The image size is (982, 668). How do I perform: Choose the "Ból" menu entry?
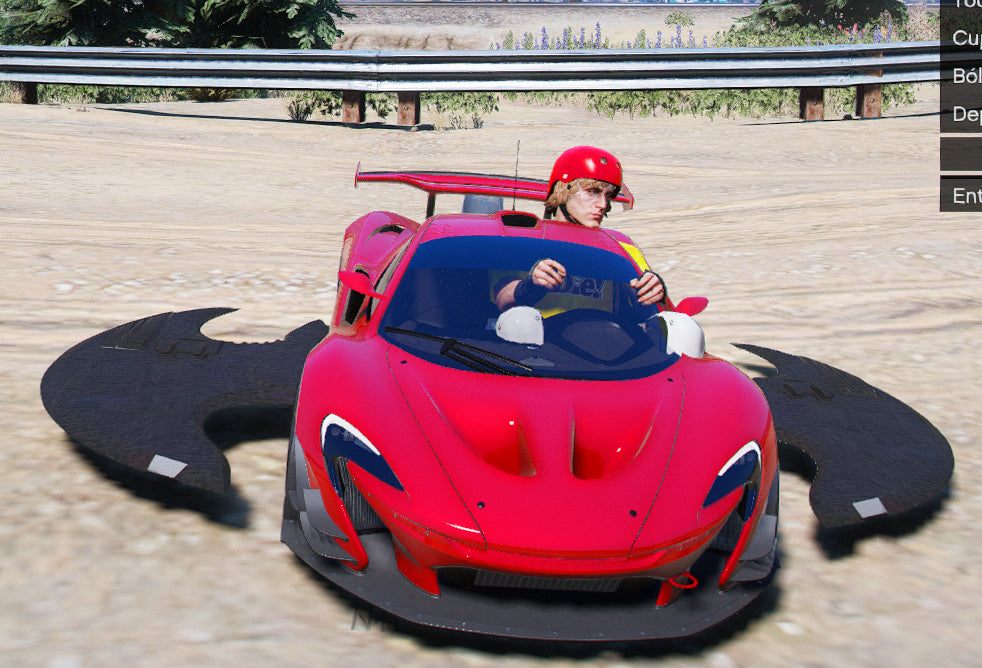963,76
